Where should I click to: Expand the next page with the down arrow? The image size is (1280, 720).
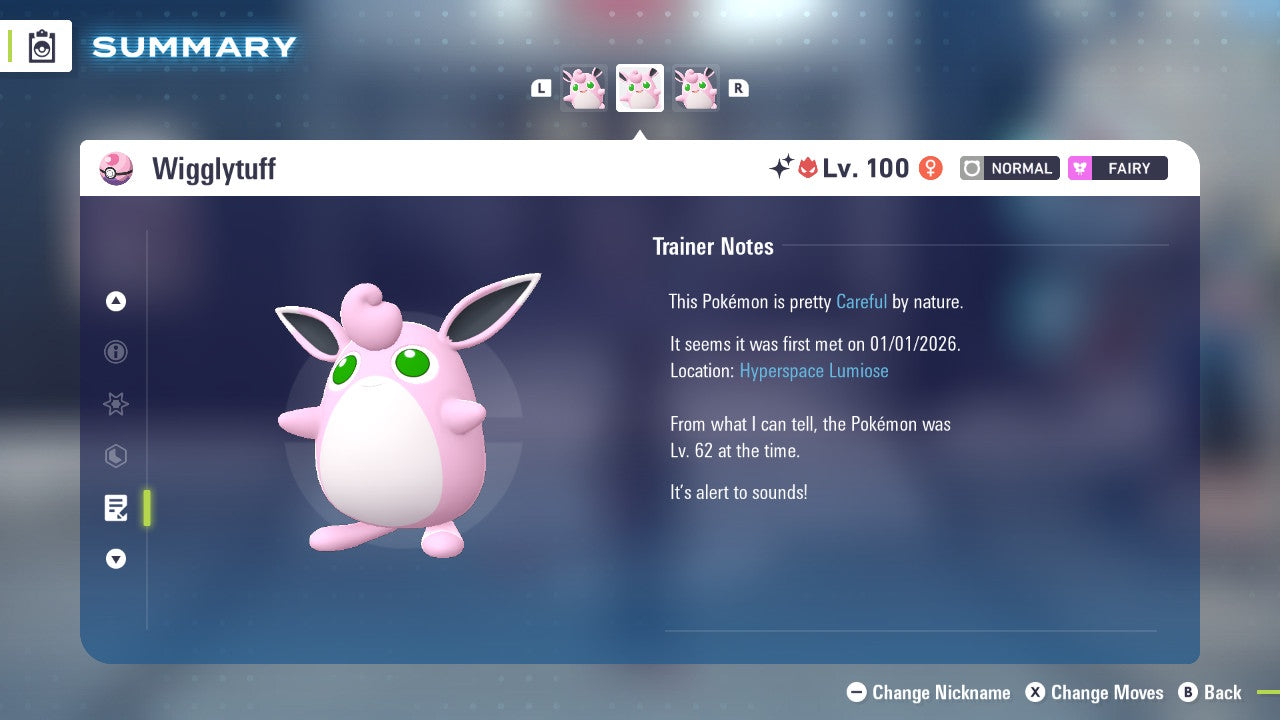pyautogui.click(x=116, y=559)
